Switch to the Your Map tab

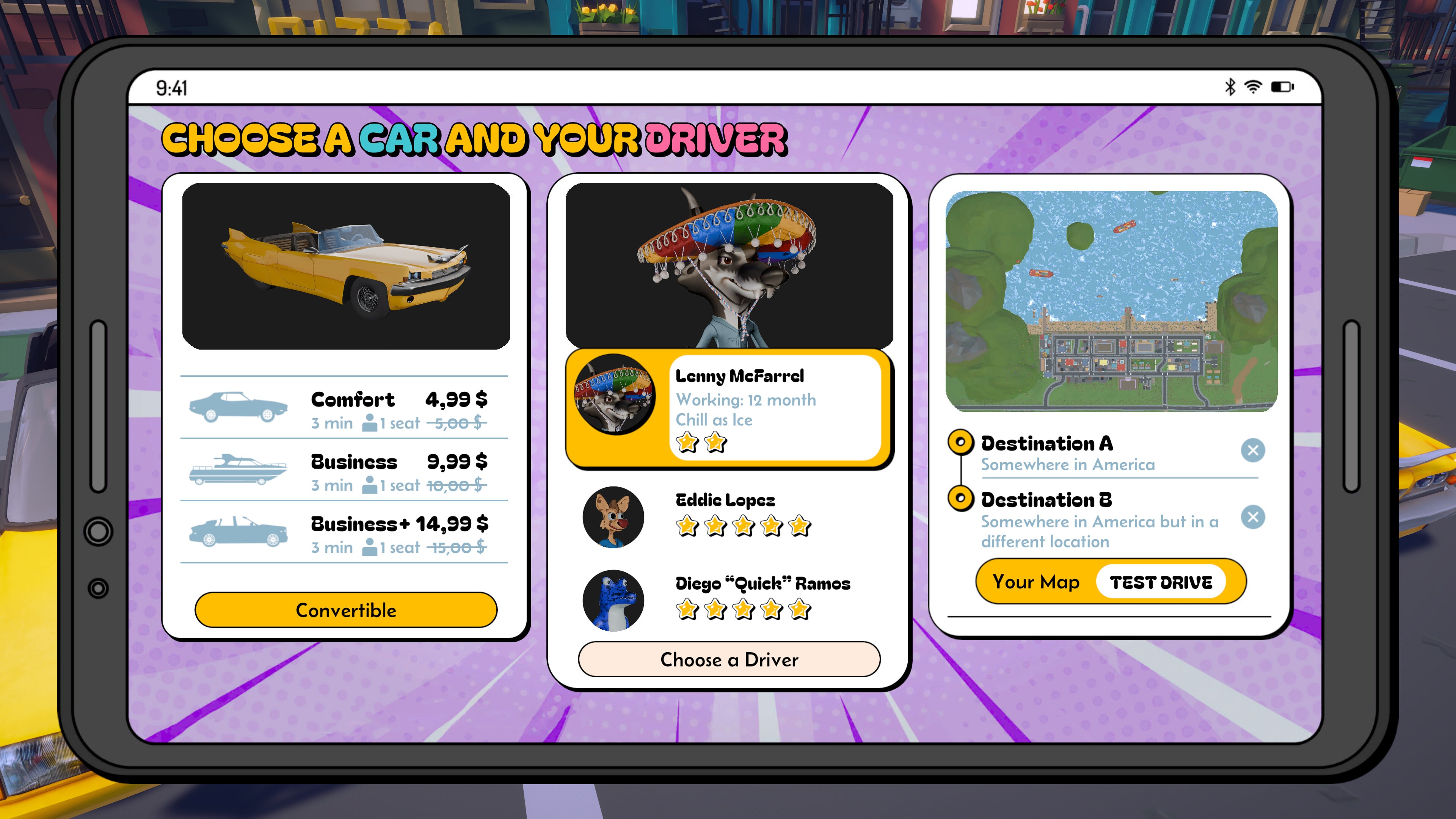click(x=1036, y=582)
